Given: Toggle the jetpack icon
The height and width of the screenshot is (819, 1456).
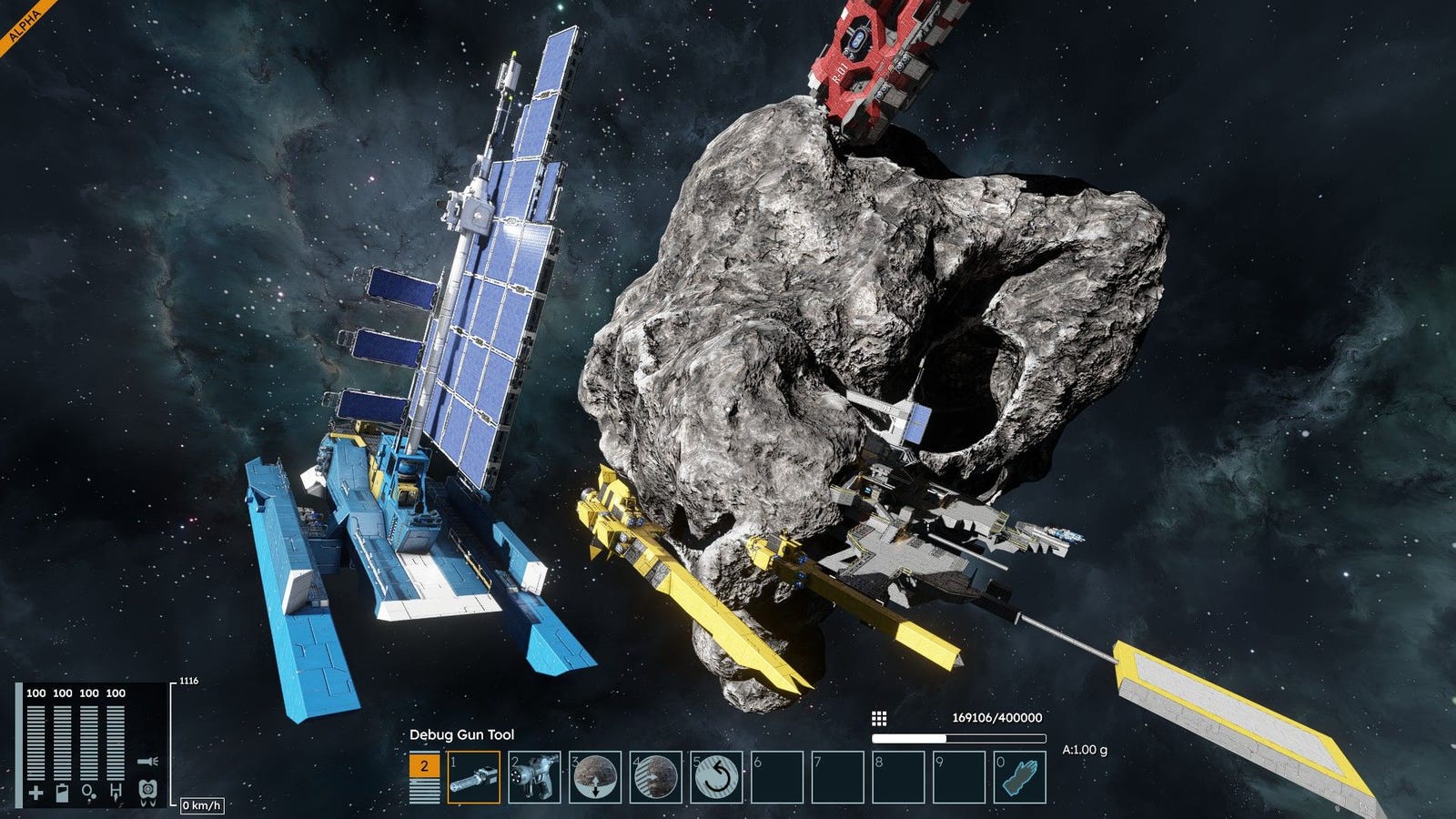Looking at the screenshot, I should [x=148, y=792].
